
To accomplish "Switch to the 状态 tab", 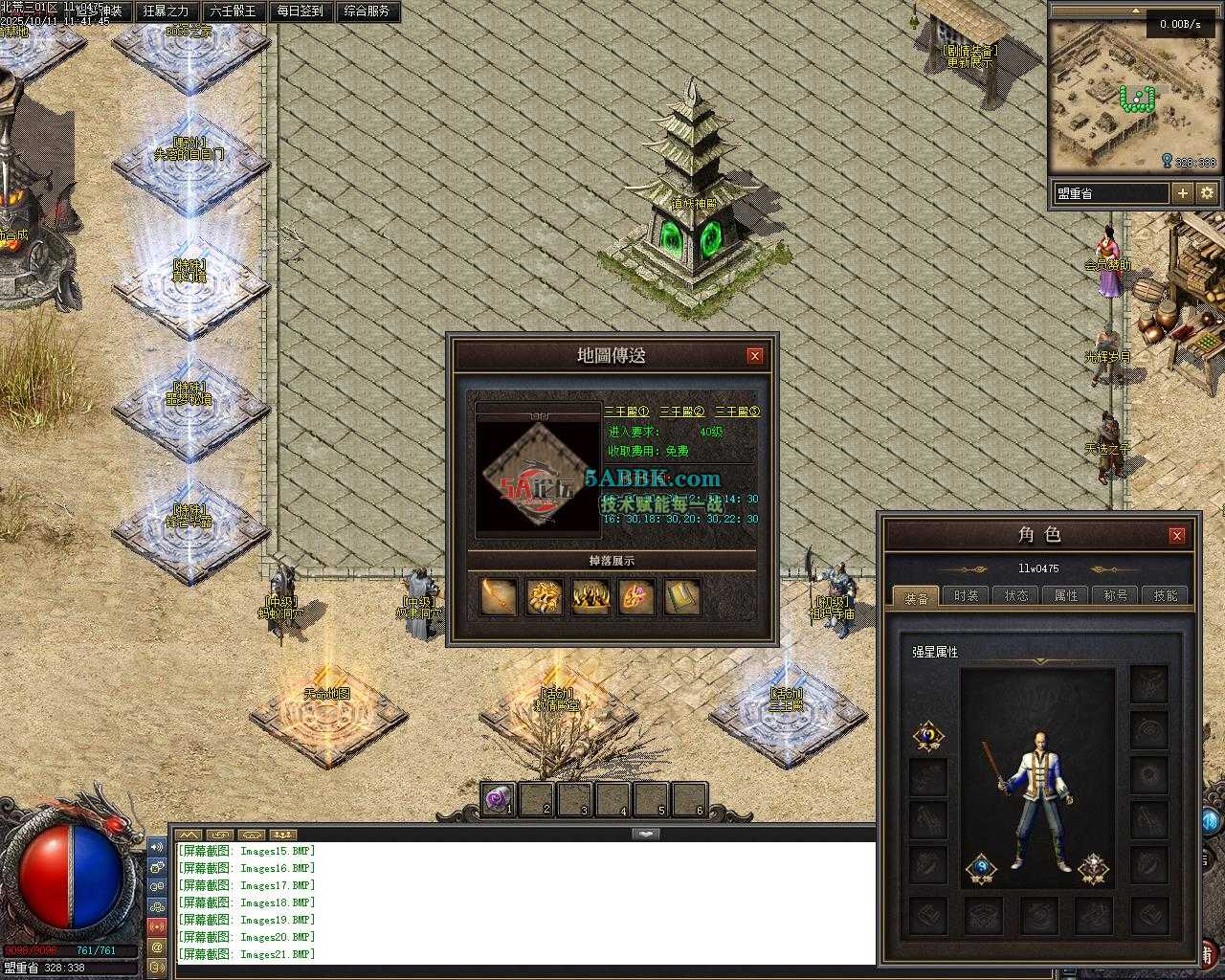I will point(1016,595).
